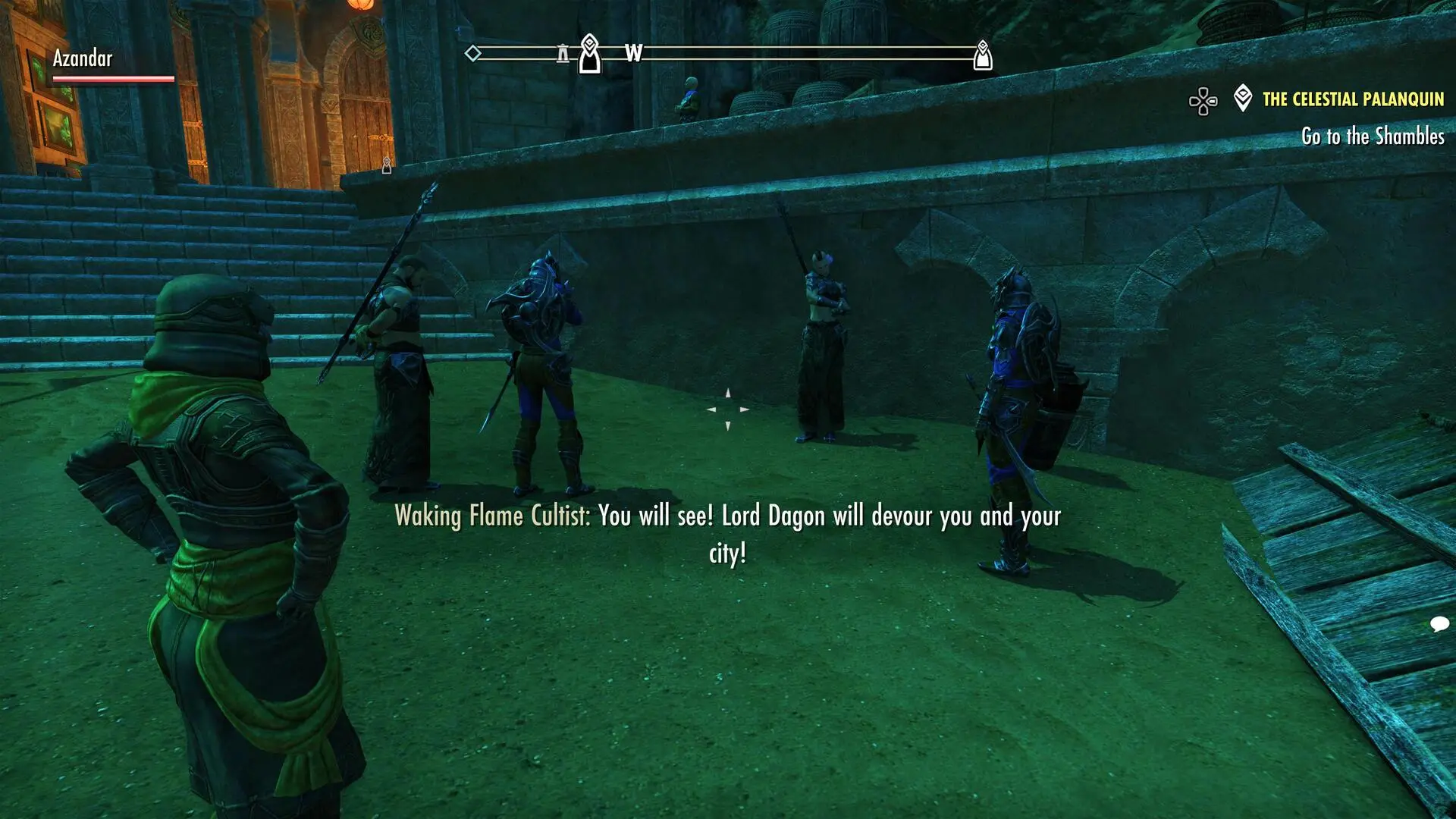The height and width of the screenshot is (819, 1456).
Task: Select the quest pin at the compass's right end
Action: click(x=983, y=55)
